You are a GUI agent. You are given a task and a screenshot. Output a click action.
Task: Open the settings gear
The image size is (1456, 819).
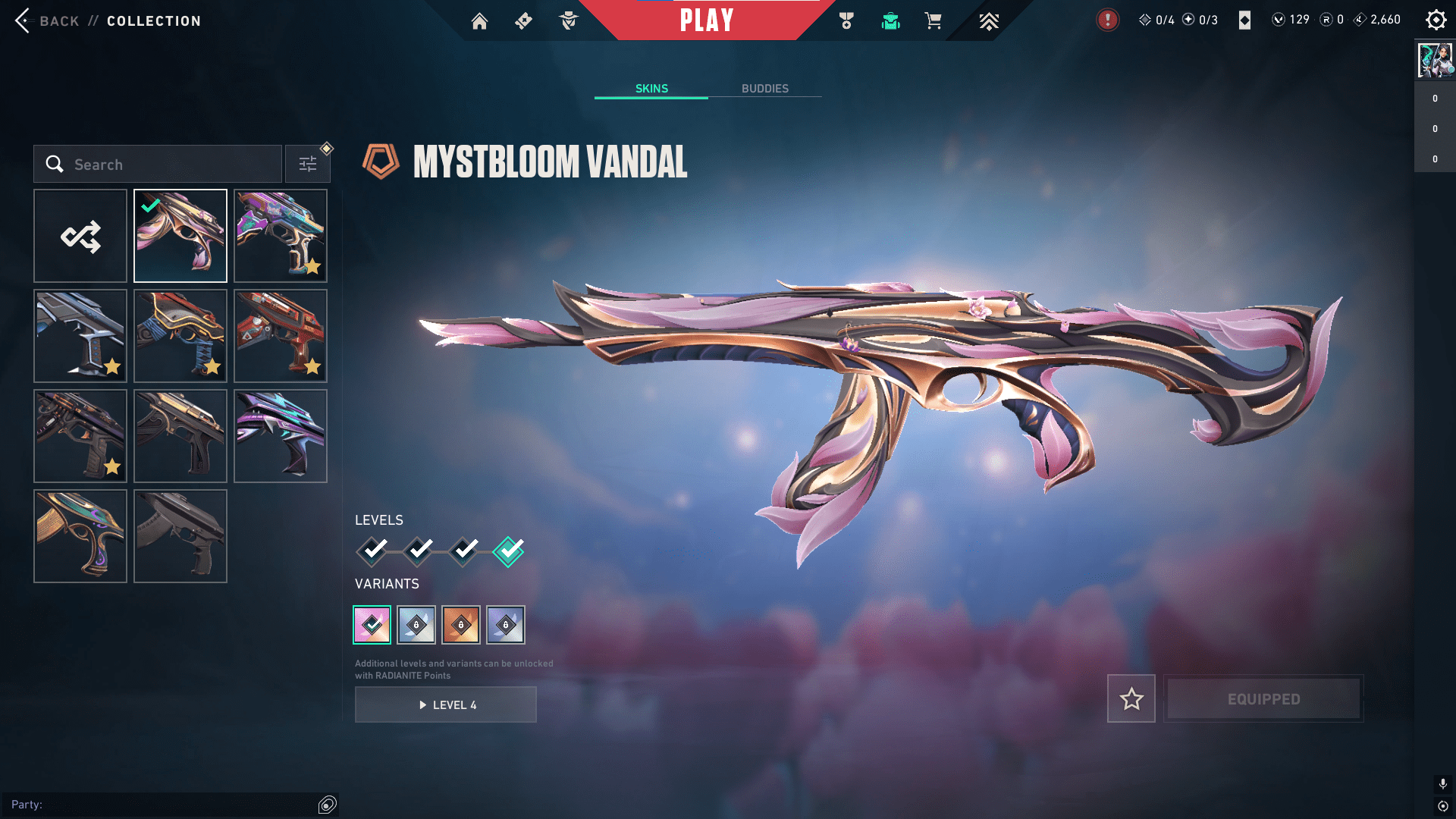[x=1436, y=20]
